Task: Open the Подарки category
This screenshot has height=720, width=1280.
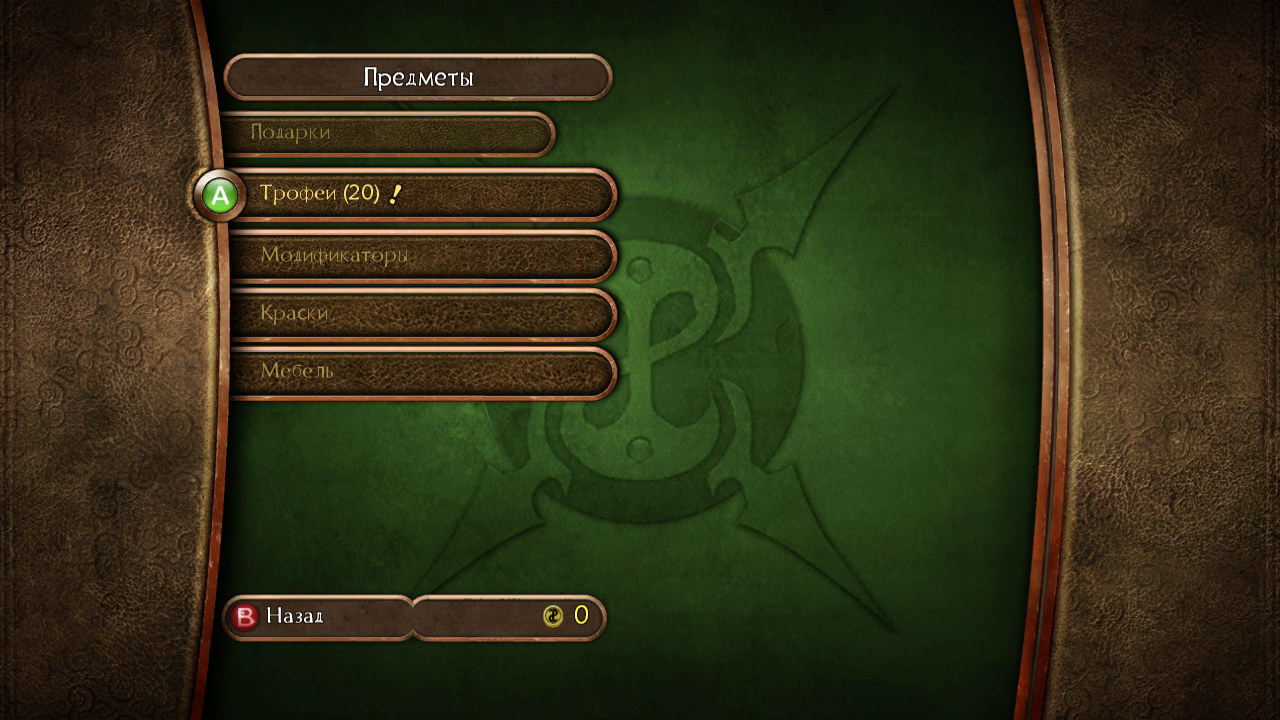Action: [387, 133]
